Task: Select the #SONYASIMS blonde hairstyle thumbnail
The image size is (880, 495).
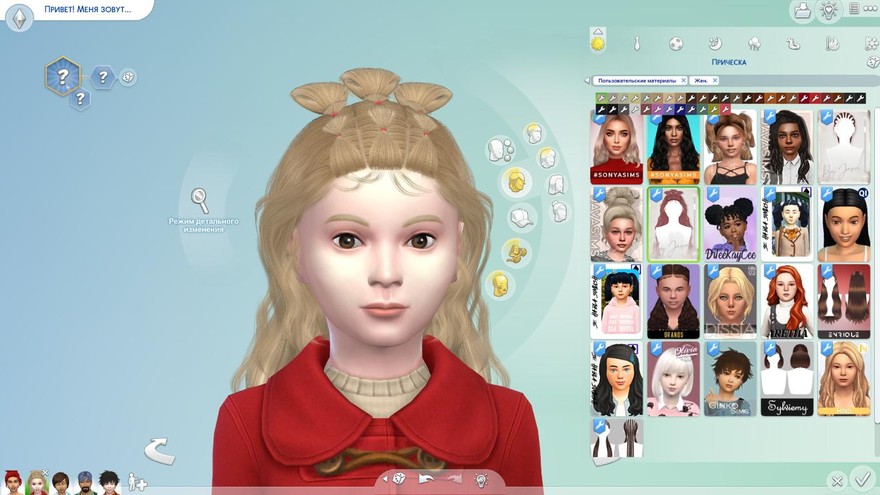Action: [616, 146]
